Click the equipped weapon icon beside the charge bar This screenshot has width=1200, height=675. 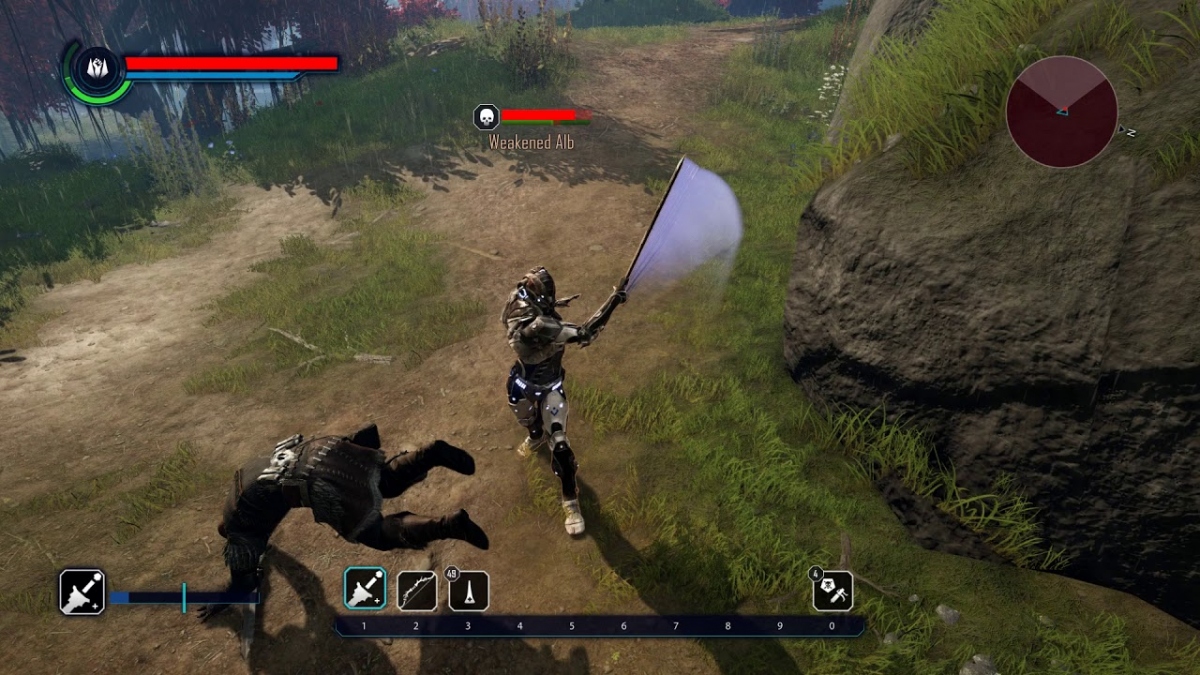point(82,591)
